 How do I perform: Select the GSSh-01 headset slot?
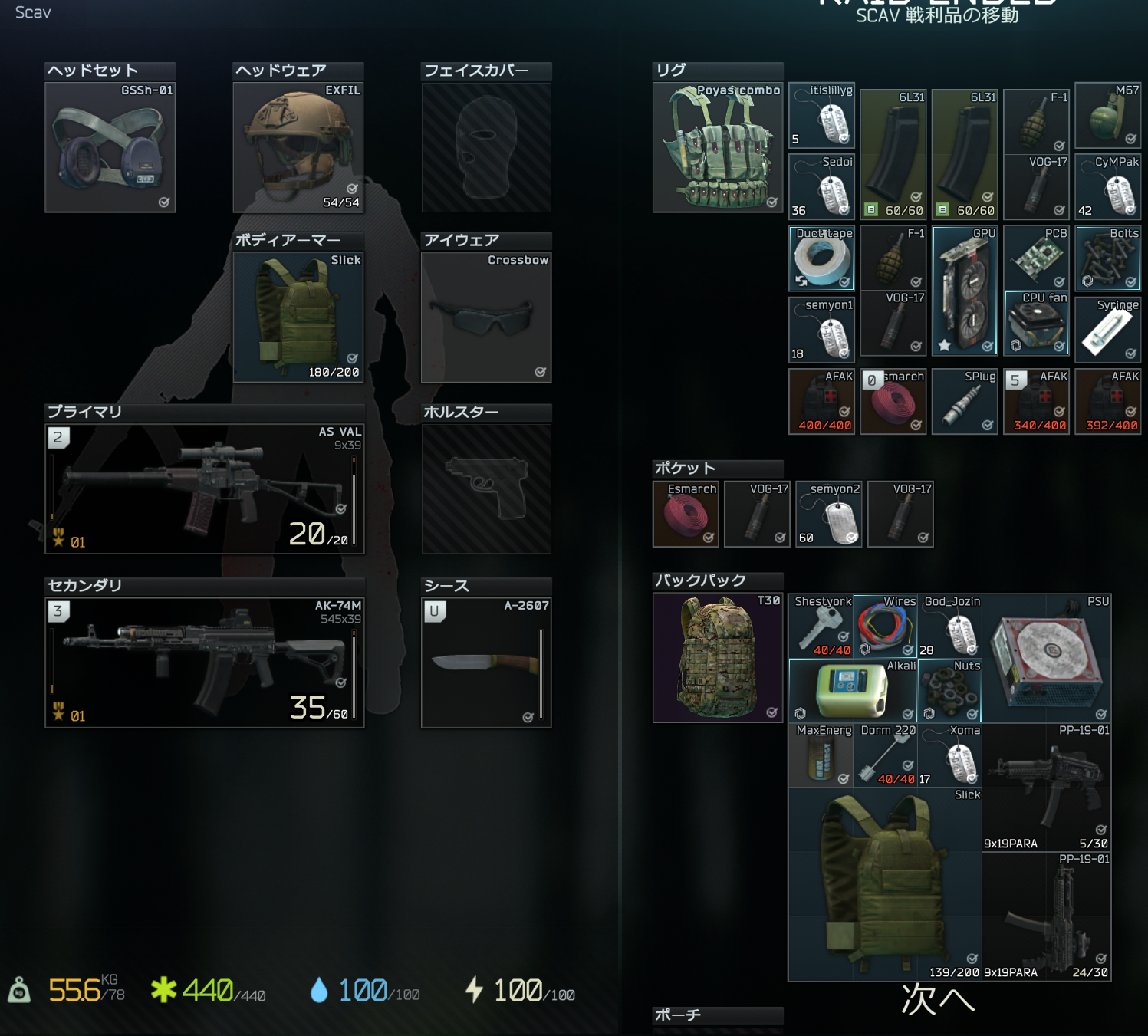[x=110, y=147]
